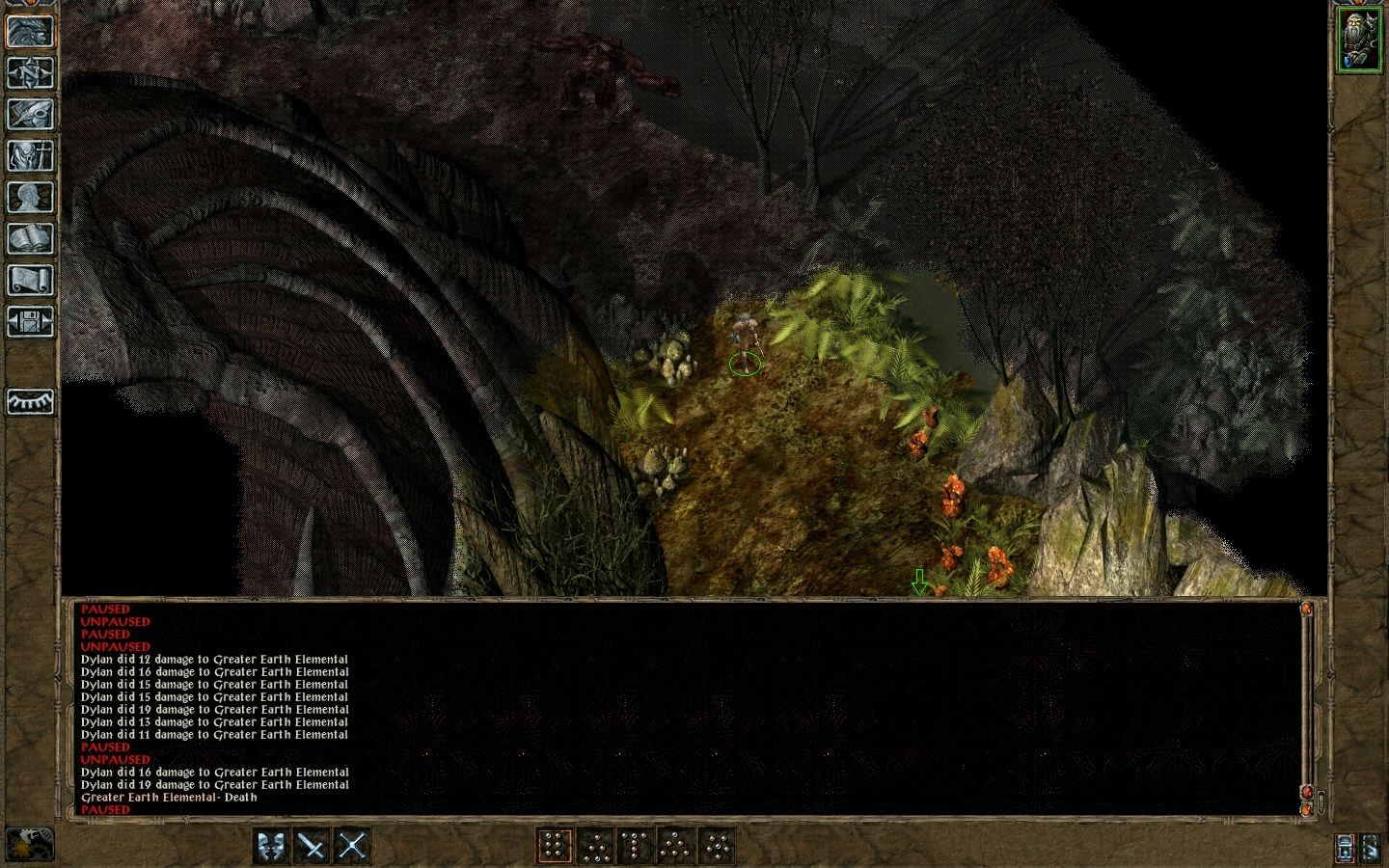Click the crossed swords action button
This screenshot has width=1389, height=868.
pos(352,849)
